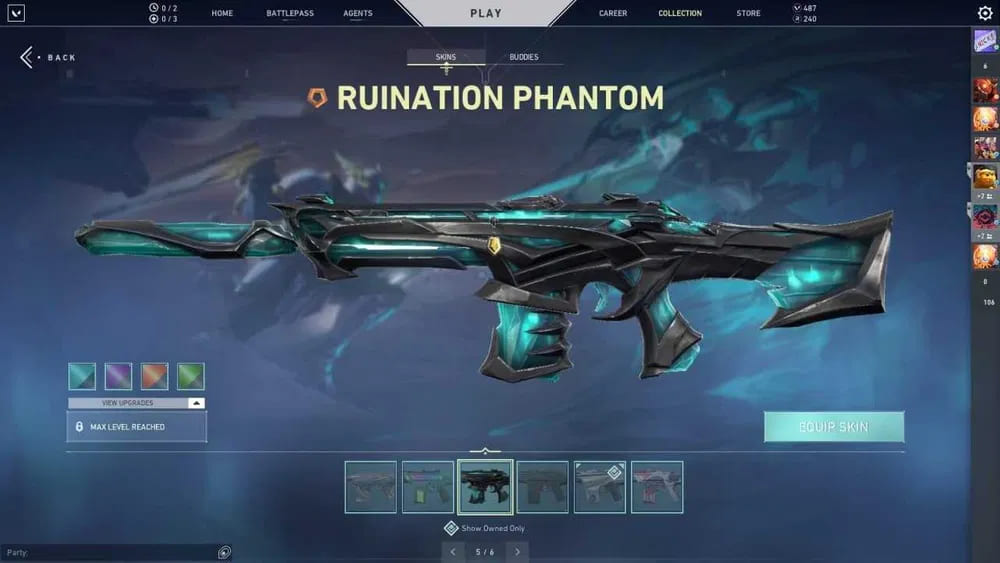Viewport: 1000px width, 563px height.
Task: Go back using the Back arrow
Action: pyautogui.click(x=28, y=57)
